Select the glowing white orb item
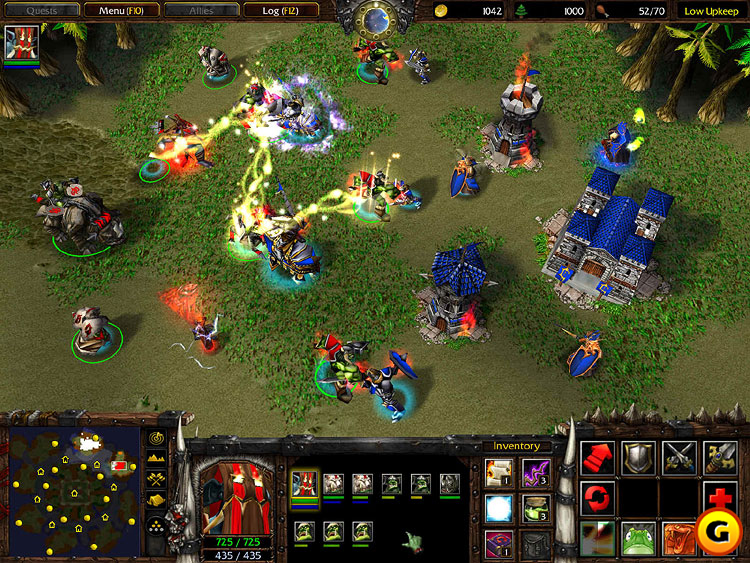This screenshot has width=750, height=563. (x=498, y=508)
